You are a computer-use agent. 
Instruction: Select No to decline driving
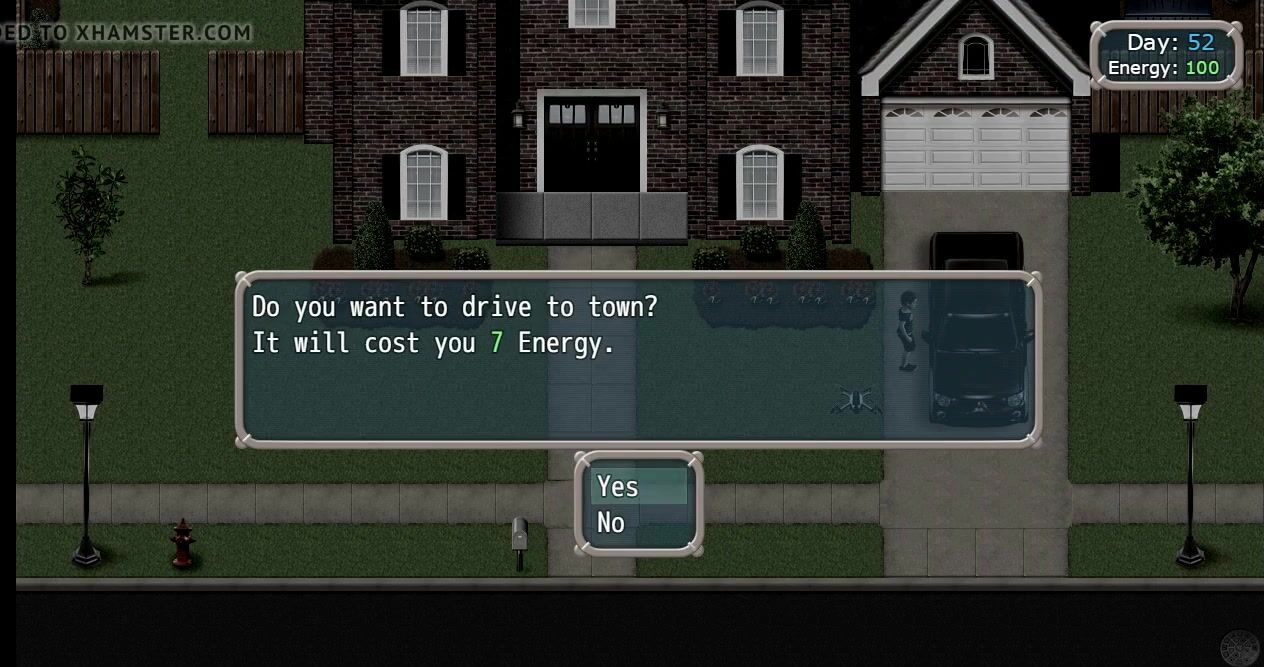tap(611, 522)
